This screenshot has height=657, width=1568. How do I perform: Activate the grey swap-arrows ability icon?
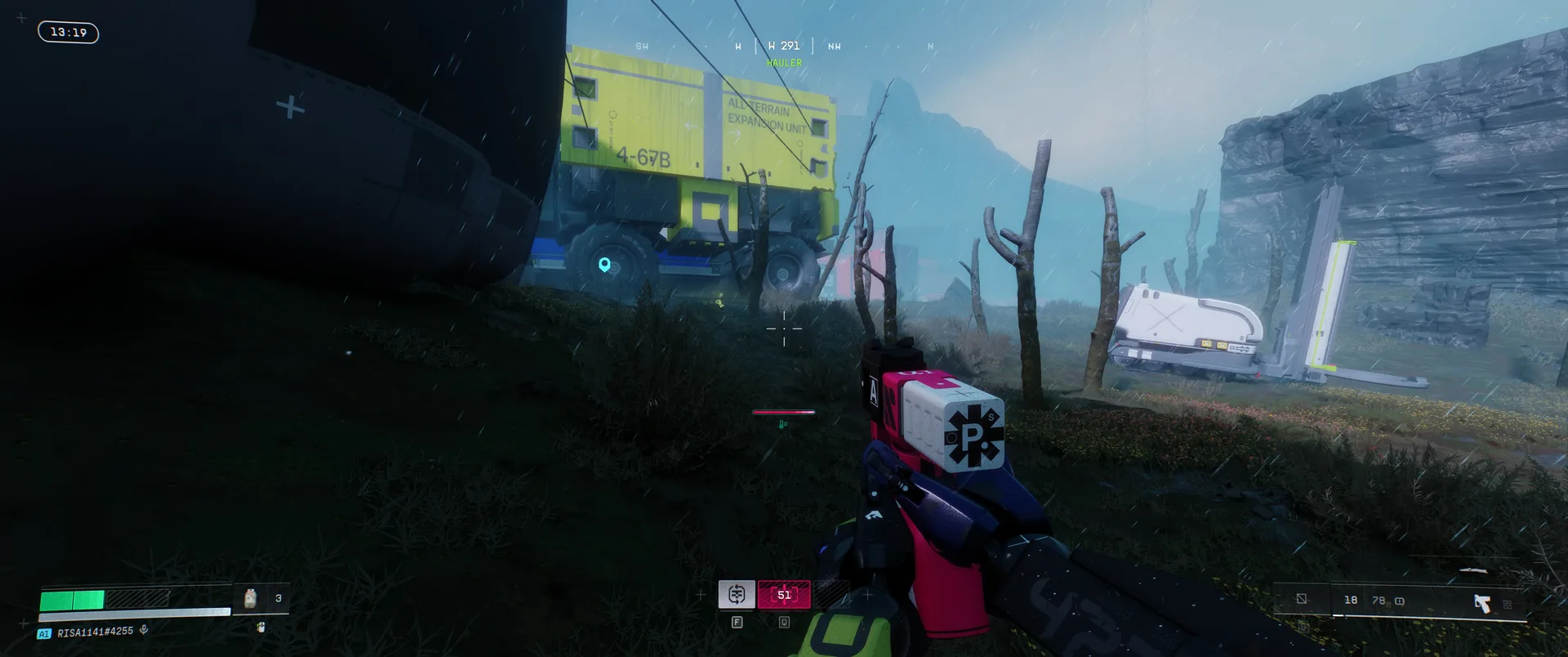coord(737,594)
